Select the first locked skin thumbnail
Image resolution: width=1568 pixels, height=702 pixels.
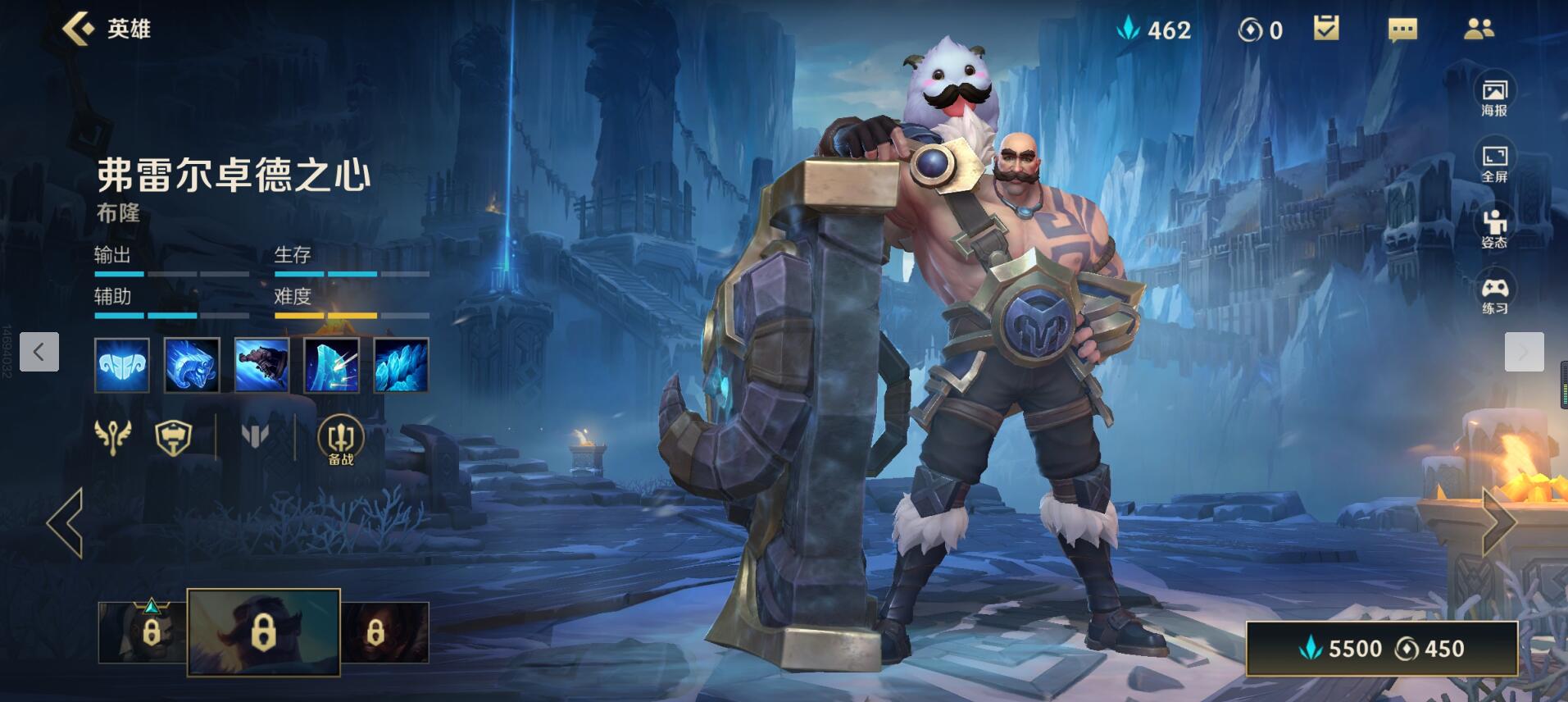tap(143, 632)
